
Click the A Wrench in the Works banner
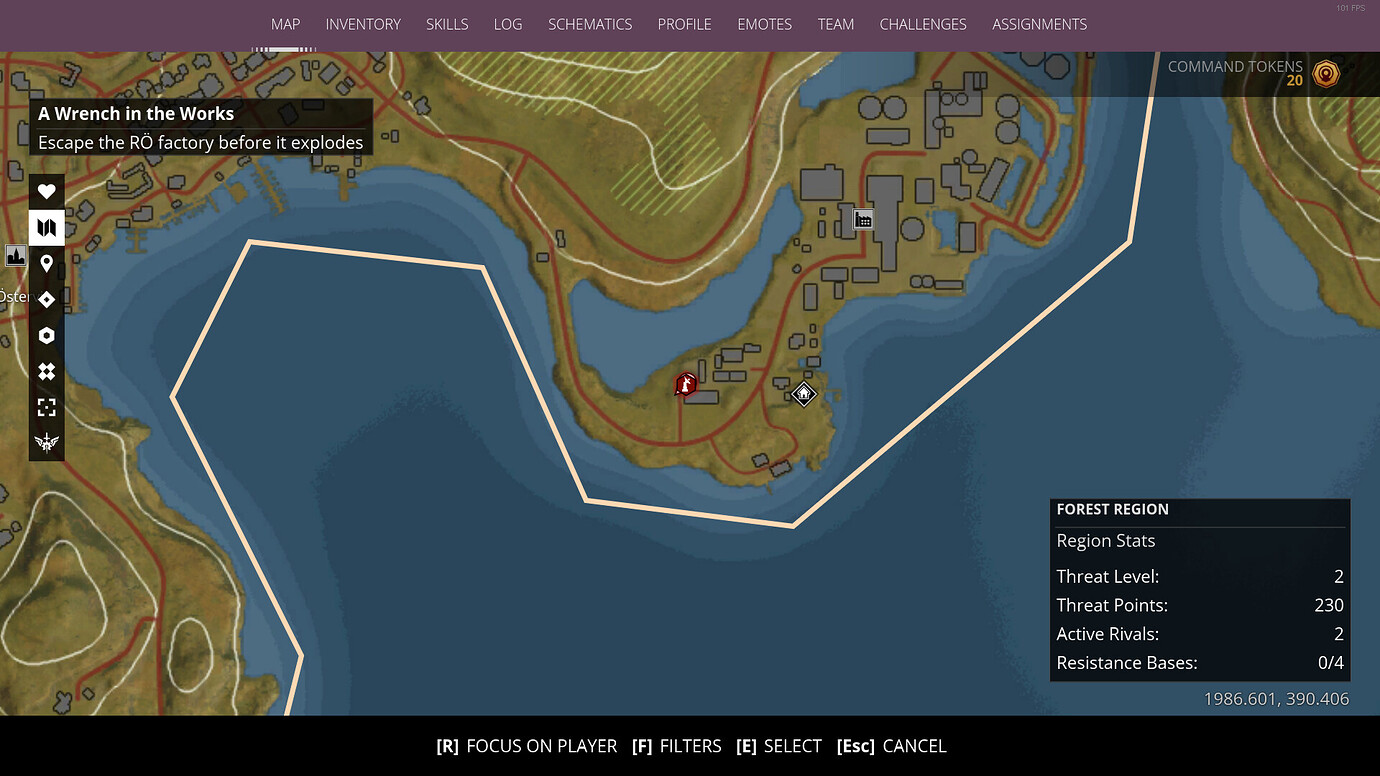[200, 126]
